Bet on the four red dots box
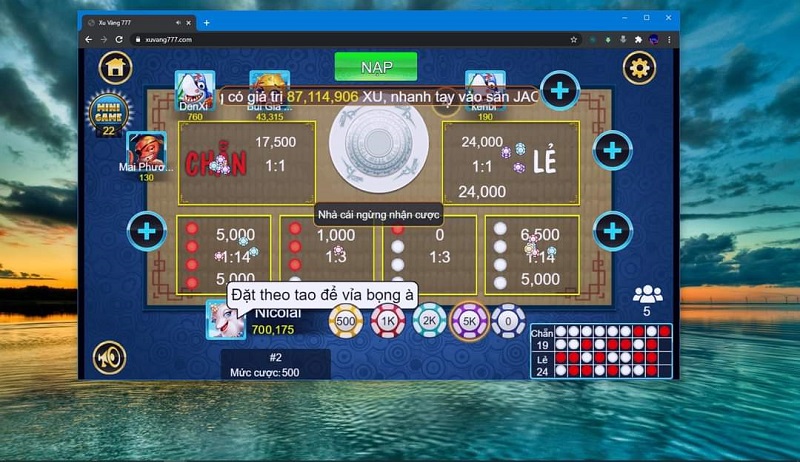Screen dimensions: 800x462 [x=223, y=254]
